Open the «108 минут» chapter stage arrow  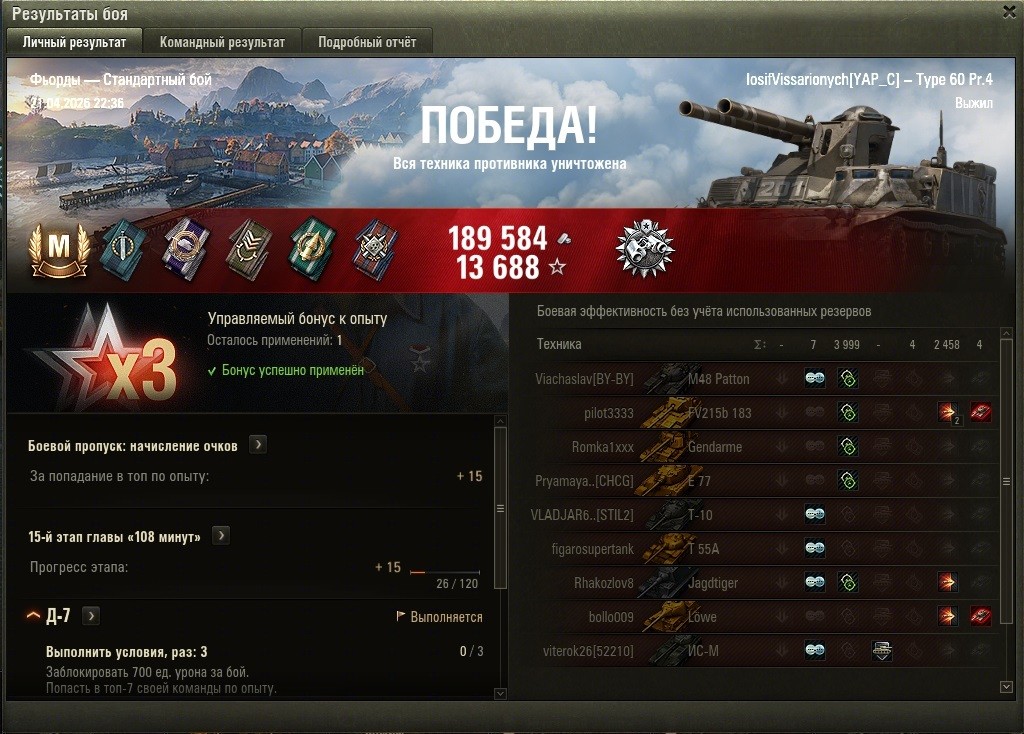point(221,536)
